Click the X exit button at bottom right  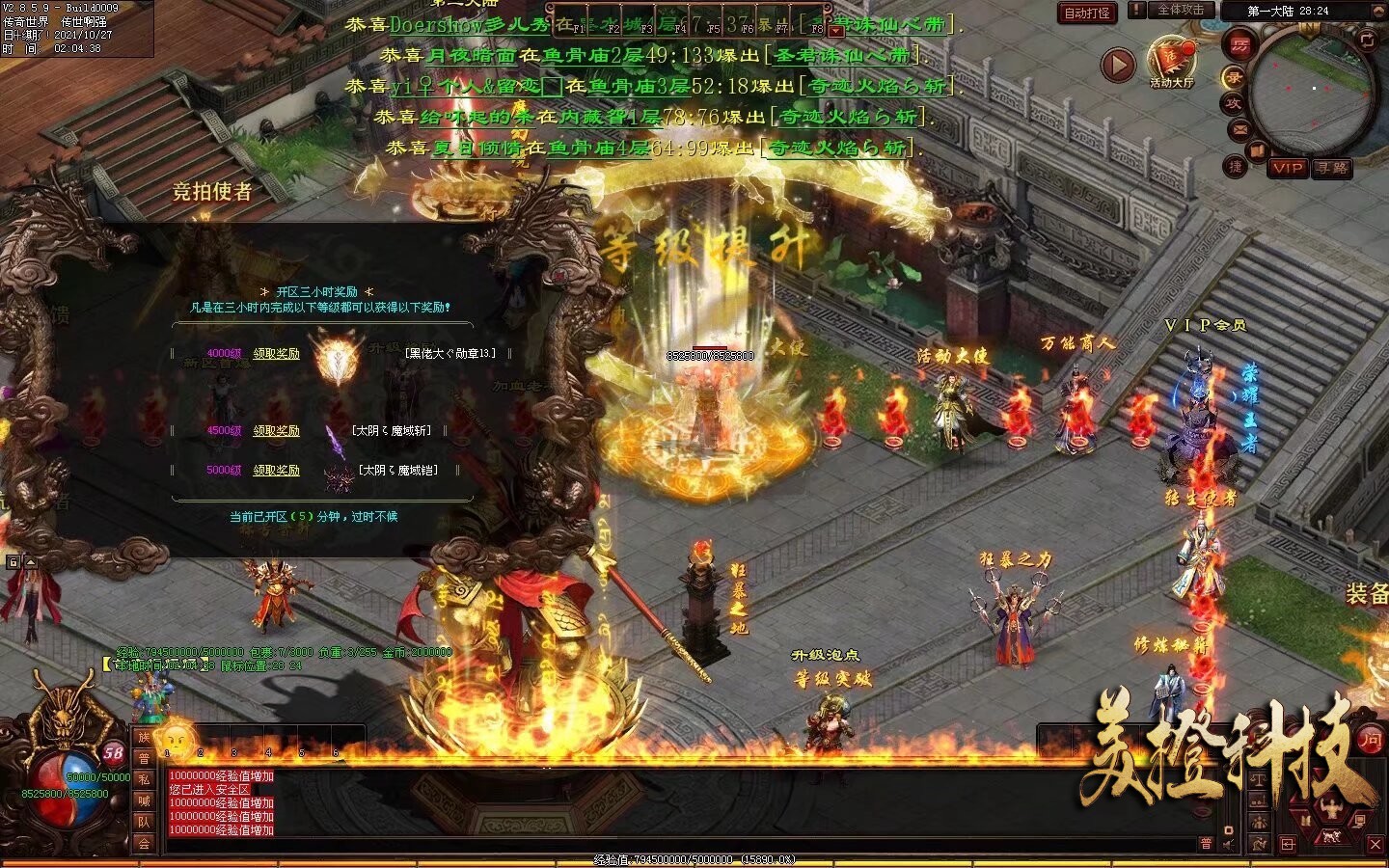[1375, 844]
